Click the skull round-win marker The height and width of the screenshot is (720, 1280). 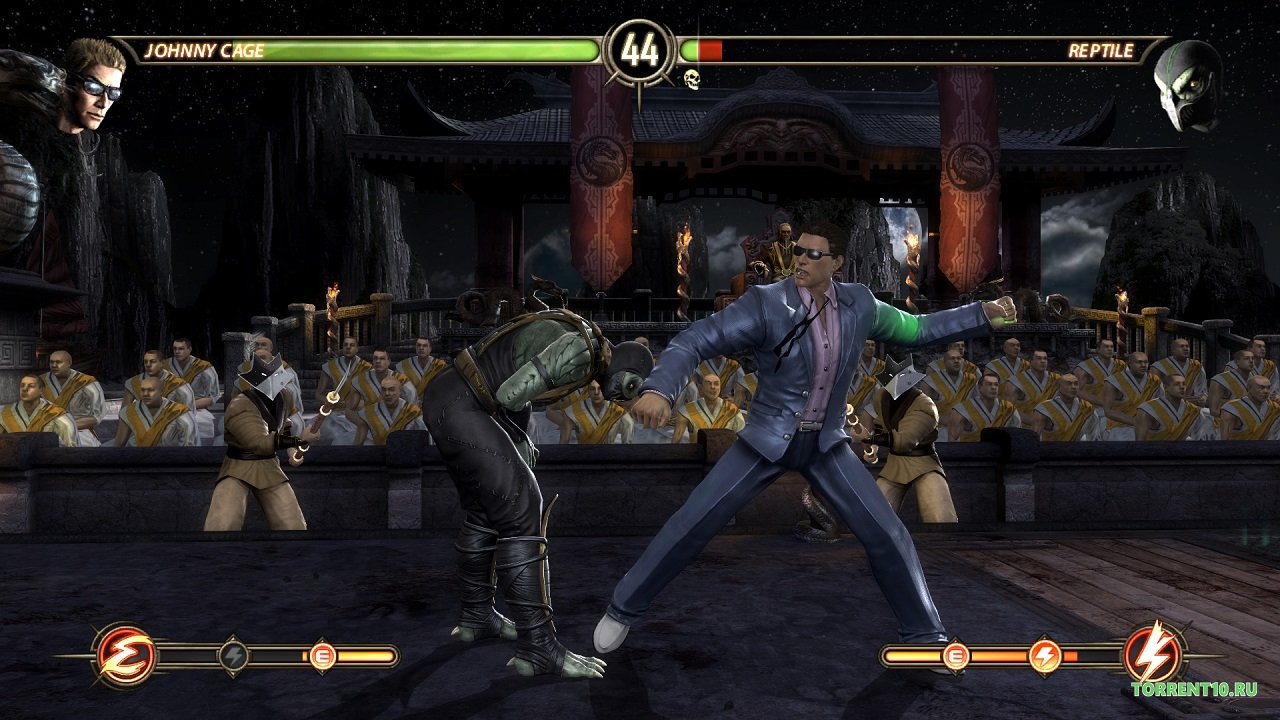[x=691, y=79]
